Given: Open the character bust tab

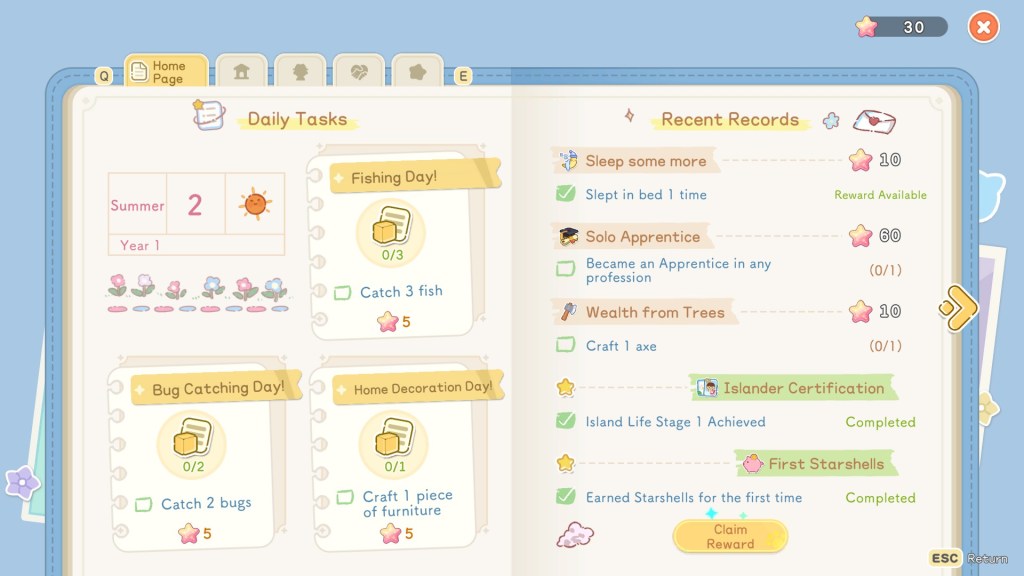Looking at the screenshot, I should coord(300,72).
